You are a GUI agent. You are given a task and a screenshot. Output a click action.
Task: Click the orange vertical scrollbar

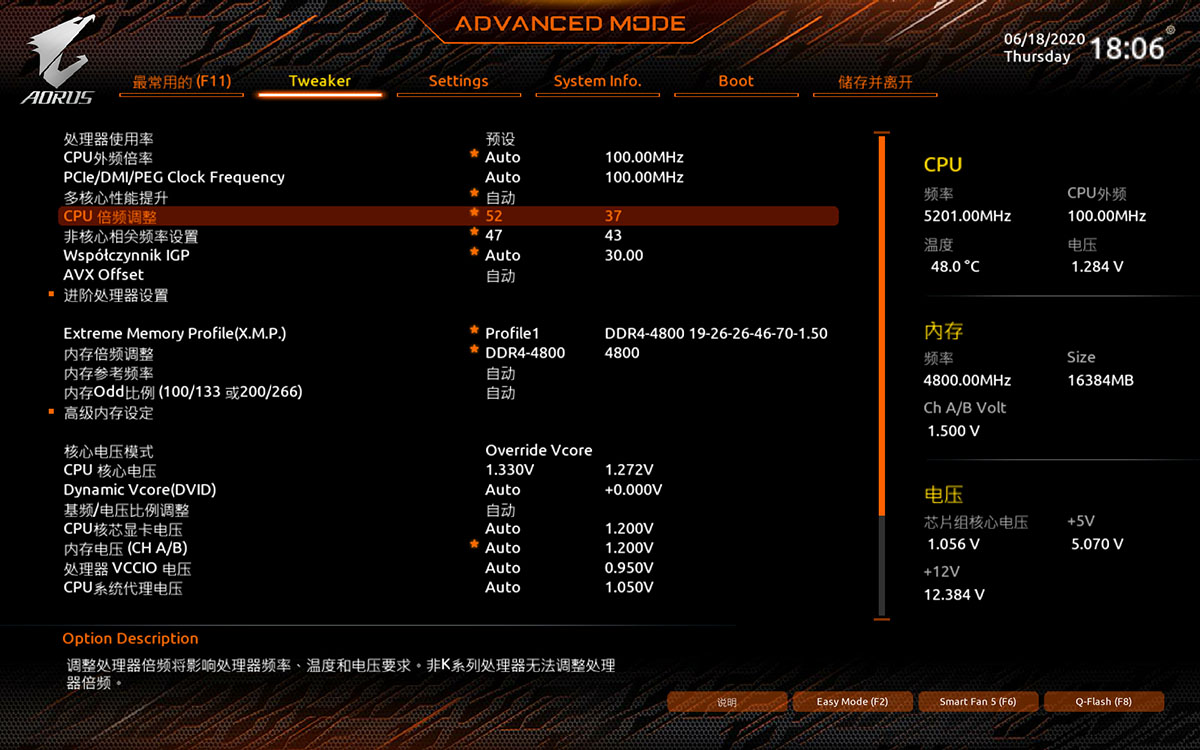pyautogui.click(x=882, y=330)
